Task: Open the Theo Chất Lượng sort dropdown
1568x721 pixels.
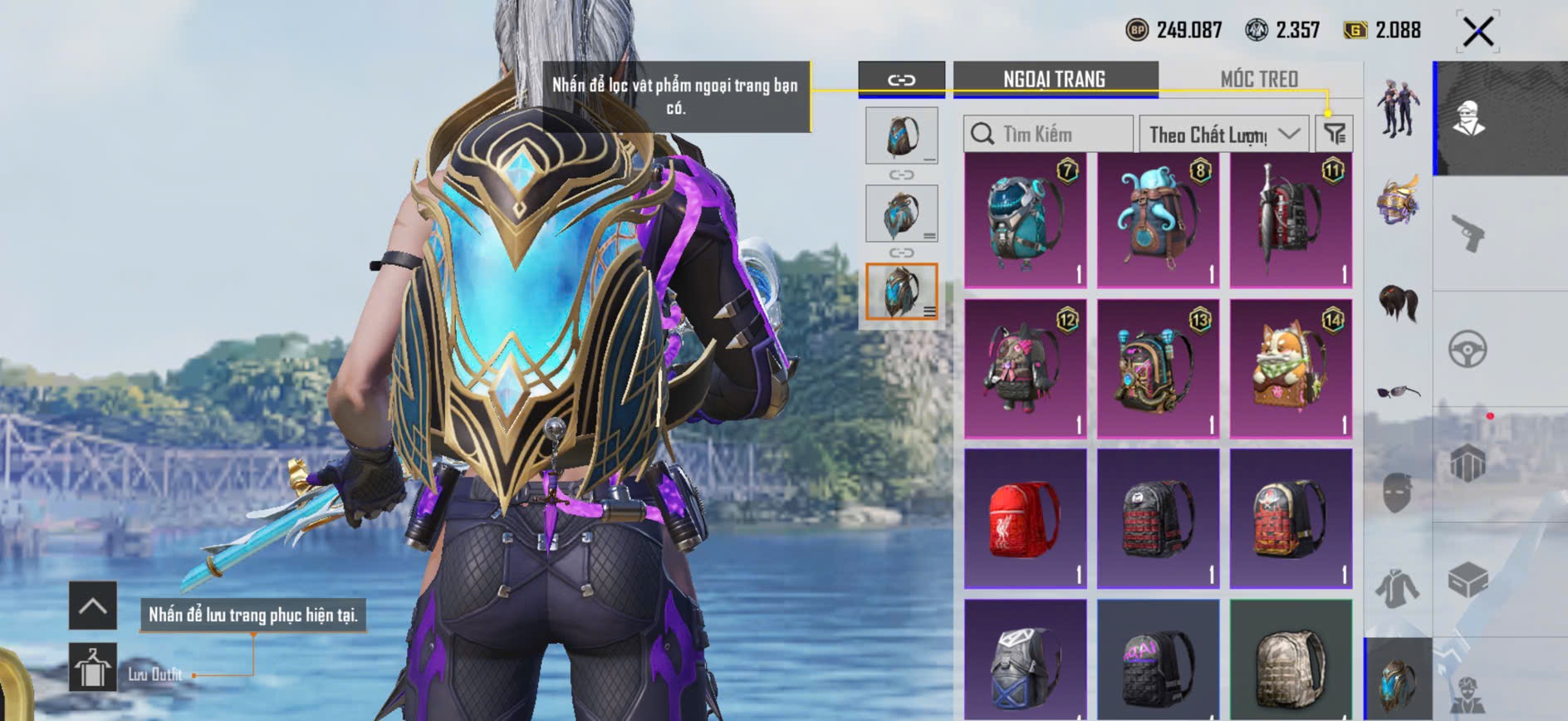Action: tap(1223, 134)
